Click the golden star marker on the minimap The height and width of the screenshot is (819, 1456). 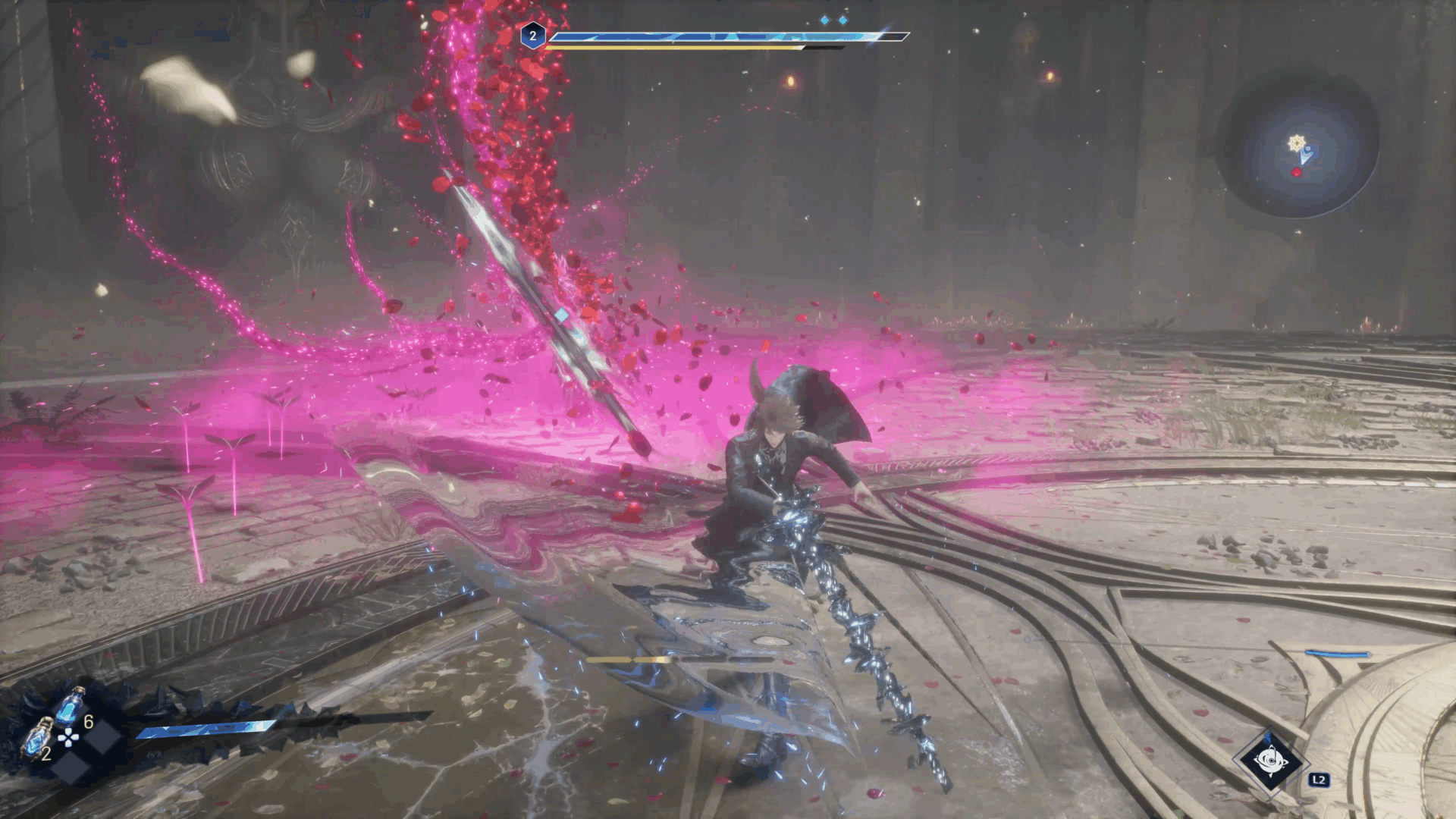(x=1297, y=143)
